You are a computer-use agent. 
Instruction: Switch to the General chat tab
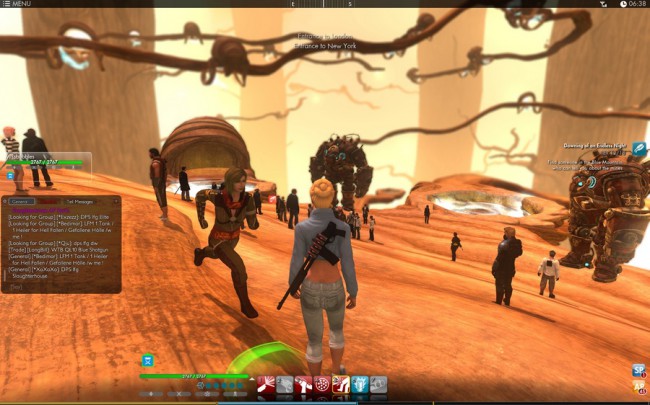(x=21, y=201)
